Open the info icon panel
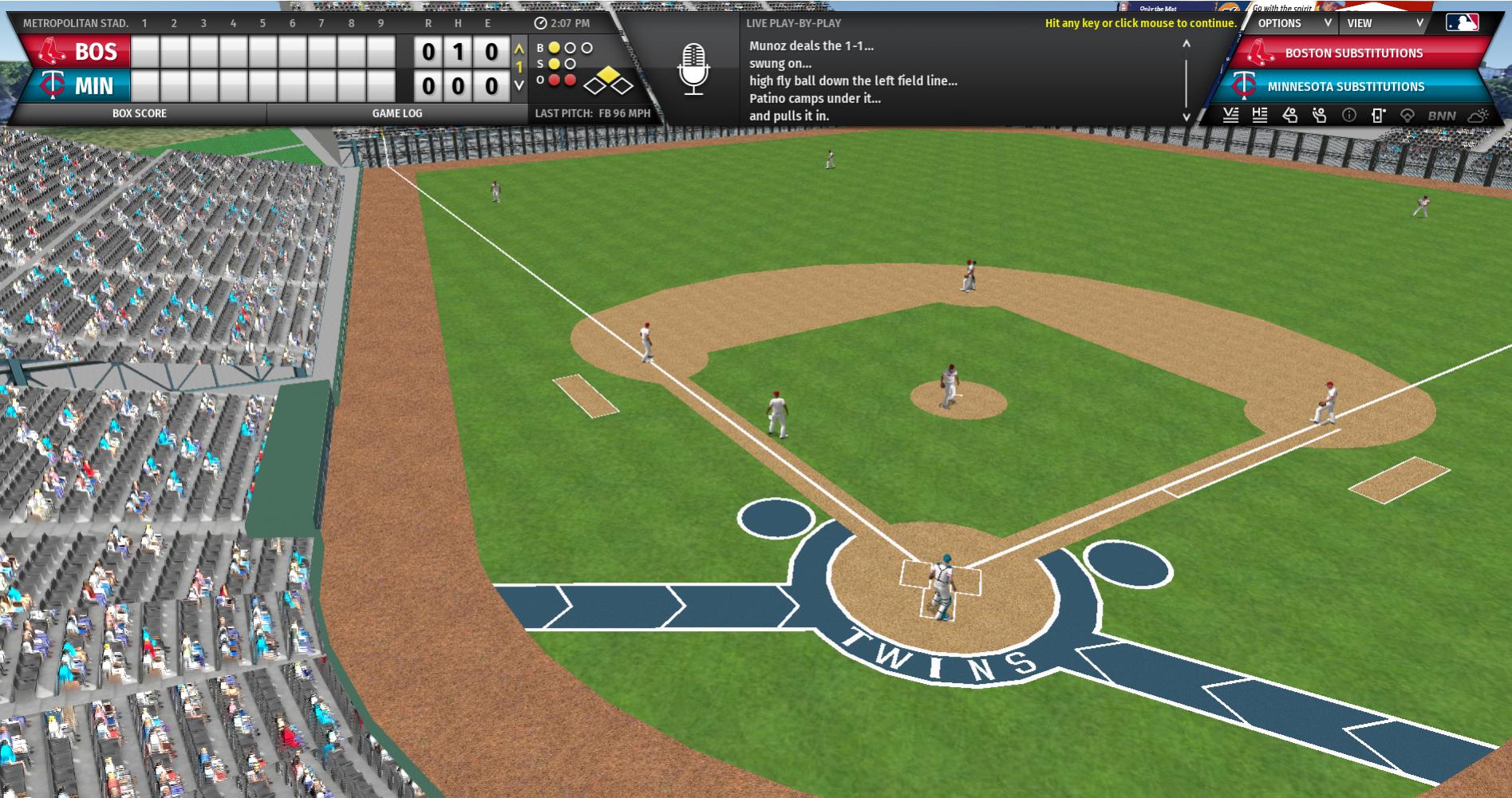This screenshot has height=798, width=1512. pyautogui.click(x=1349, y=116)
